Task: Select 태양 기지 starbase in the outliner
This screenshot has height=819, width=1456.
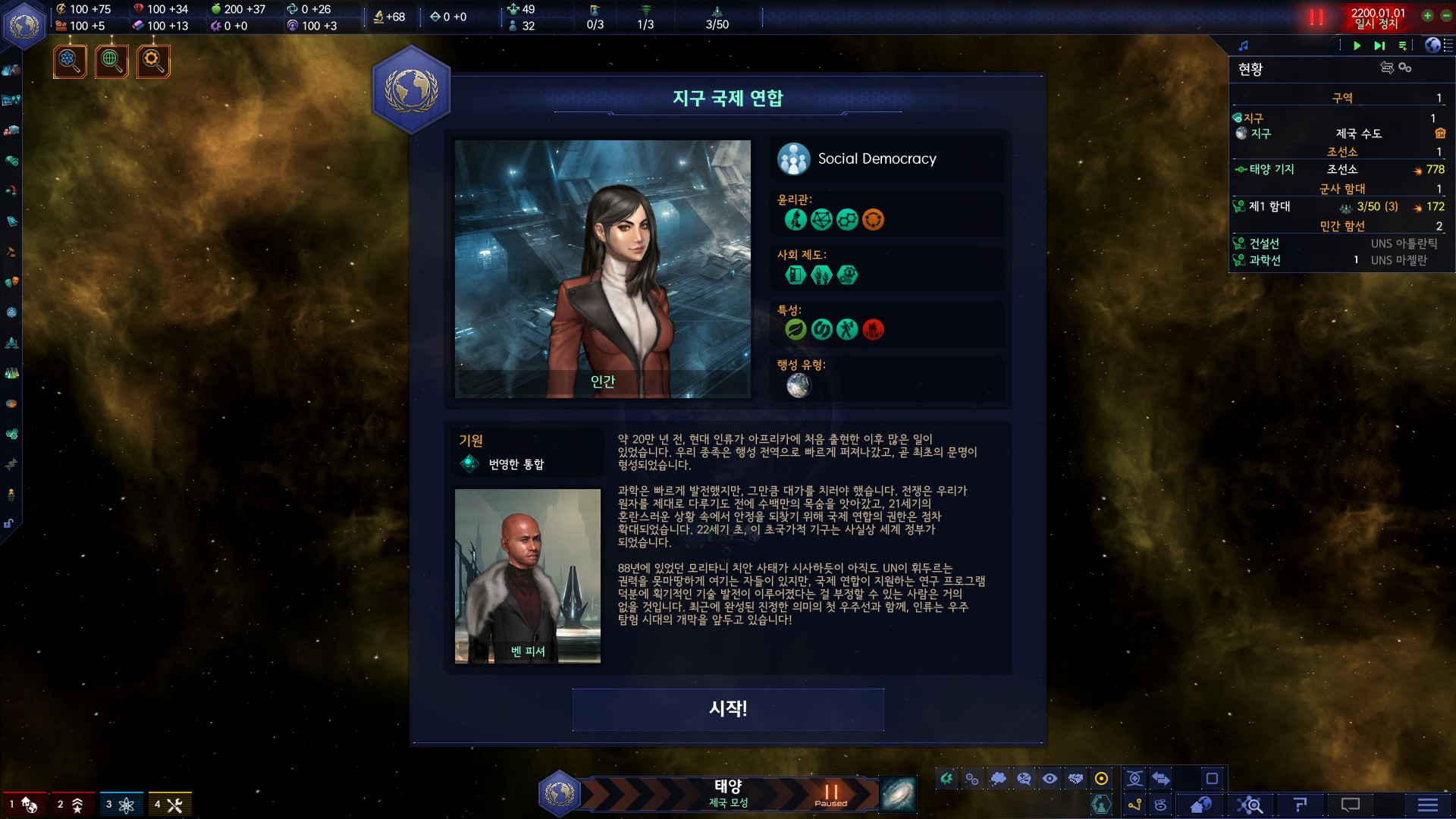Action: (x=1272, y=170)
